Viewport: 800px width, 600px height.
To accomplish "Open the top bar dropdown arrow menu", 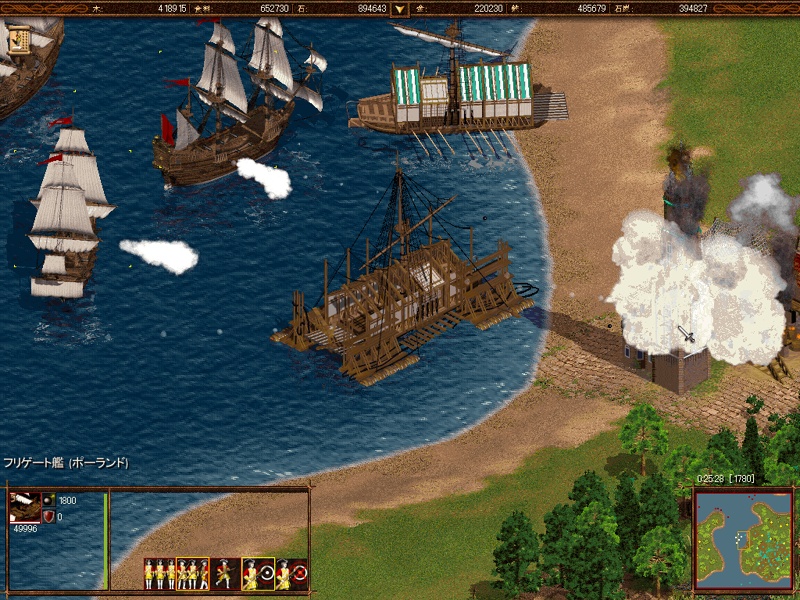I will click(x=399, y=9).
